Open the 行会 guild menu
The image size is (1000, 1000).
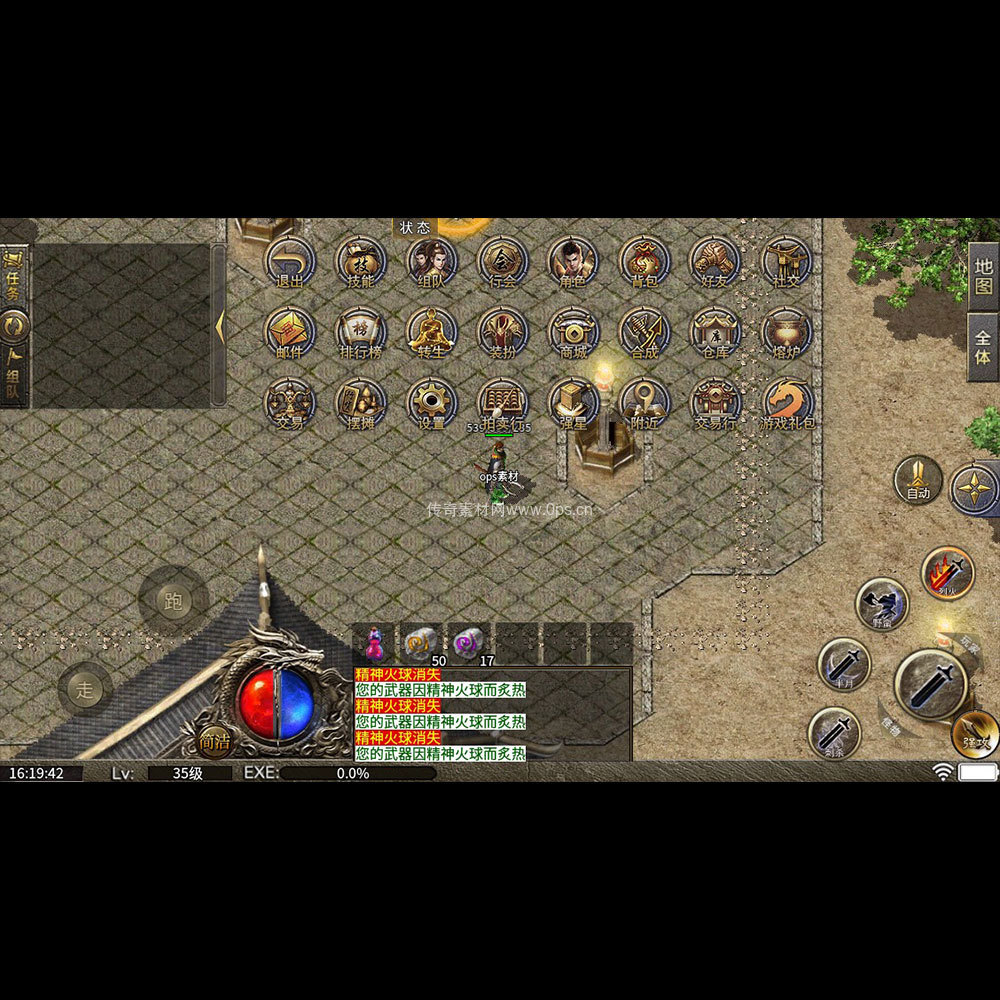click(502, 261)
